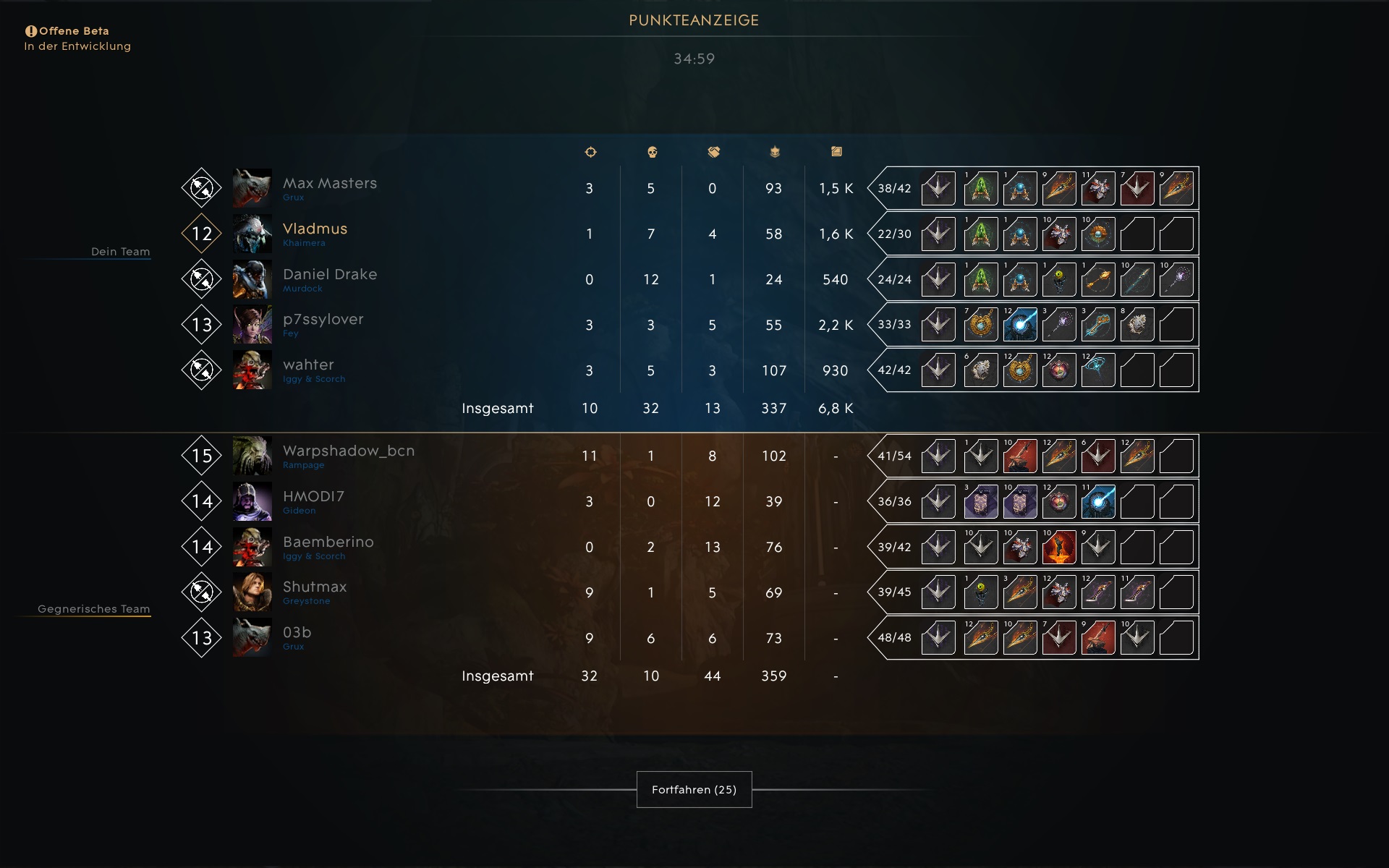Click the Offene Beta warning icon

30,31
